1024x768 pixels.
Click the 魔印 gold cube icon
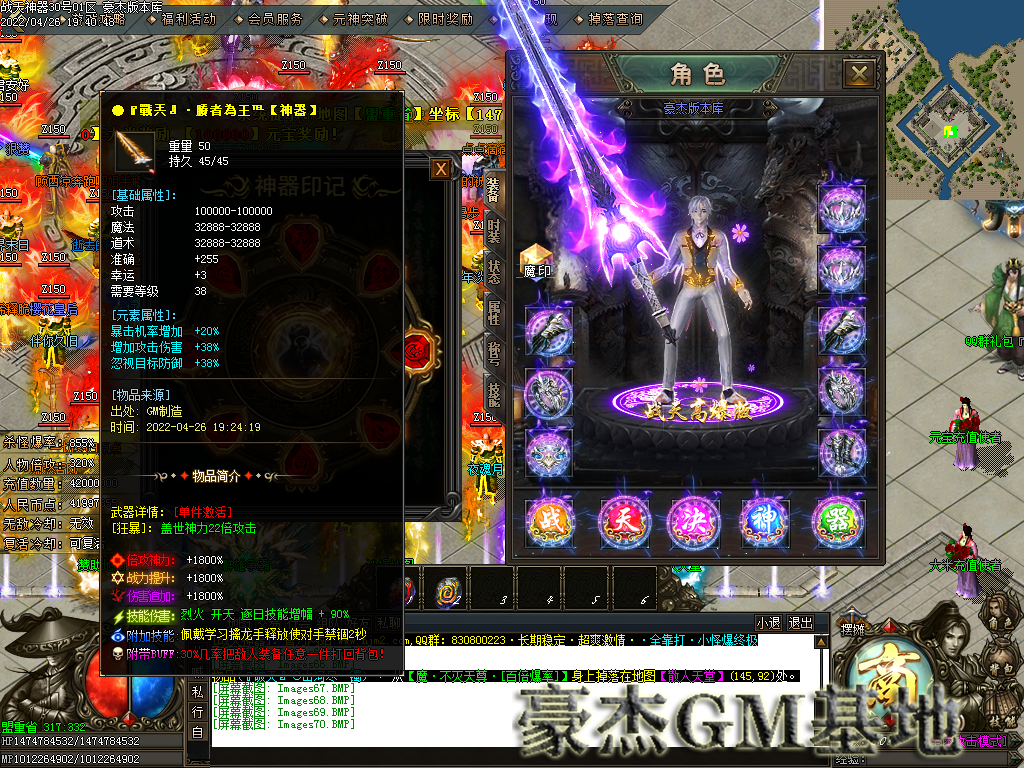537,259
